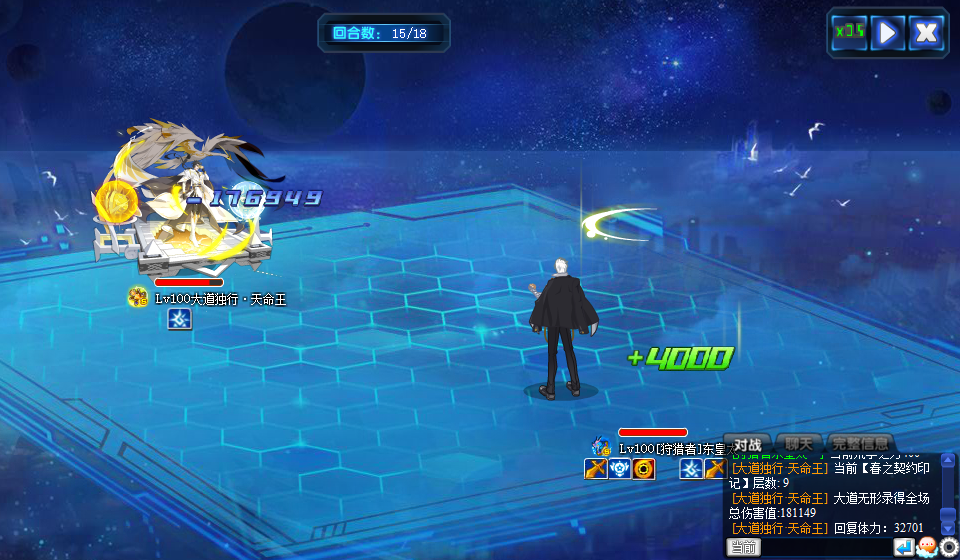Screen dimensions: 960x560
Task: Inspect the blue shield emblem status icon
Action: coord(620,469)
